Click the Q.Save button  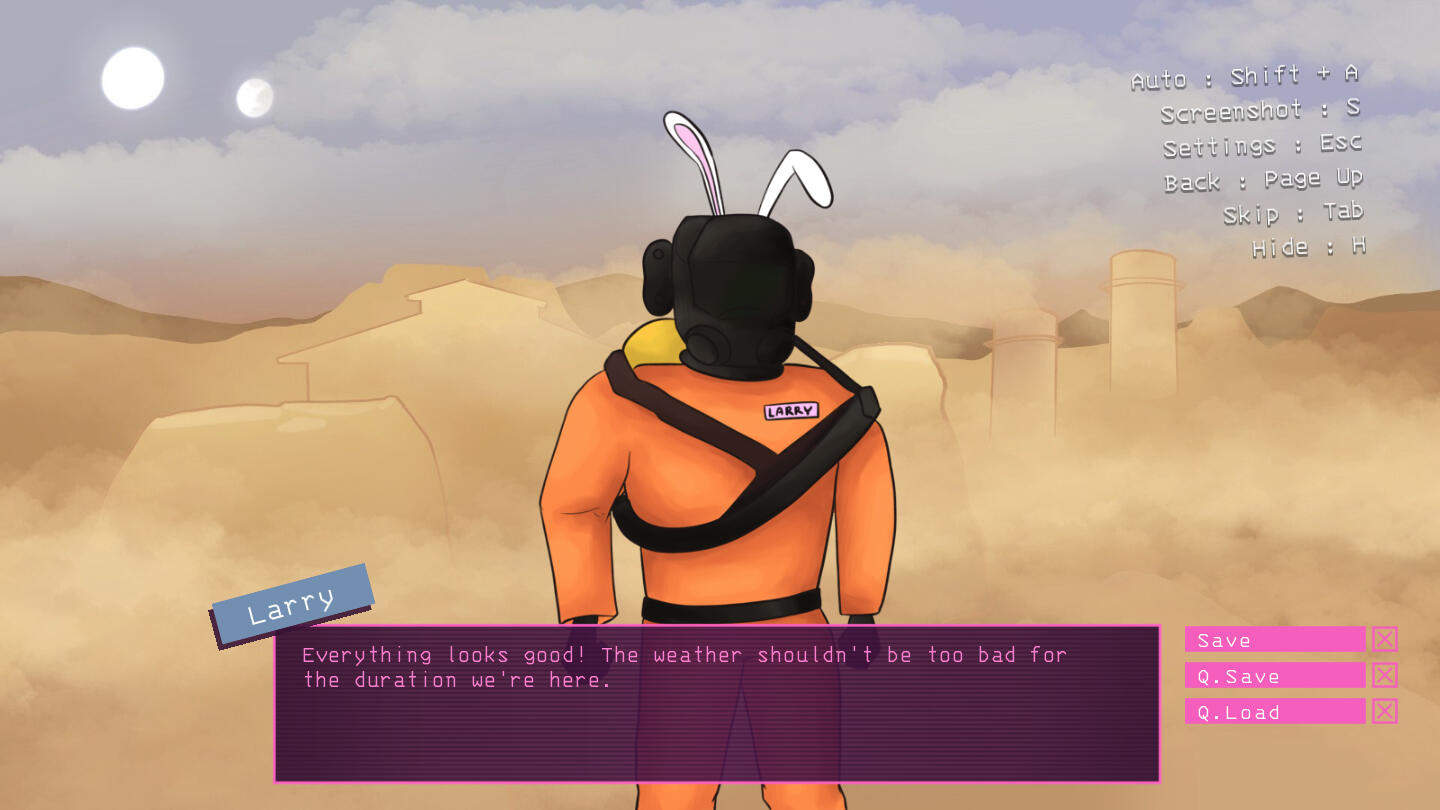1274,675
